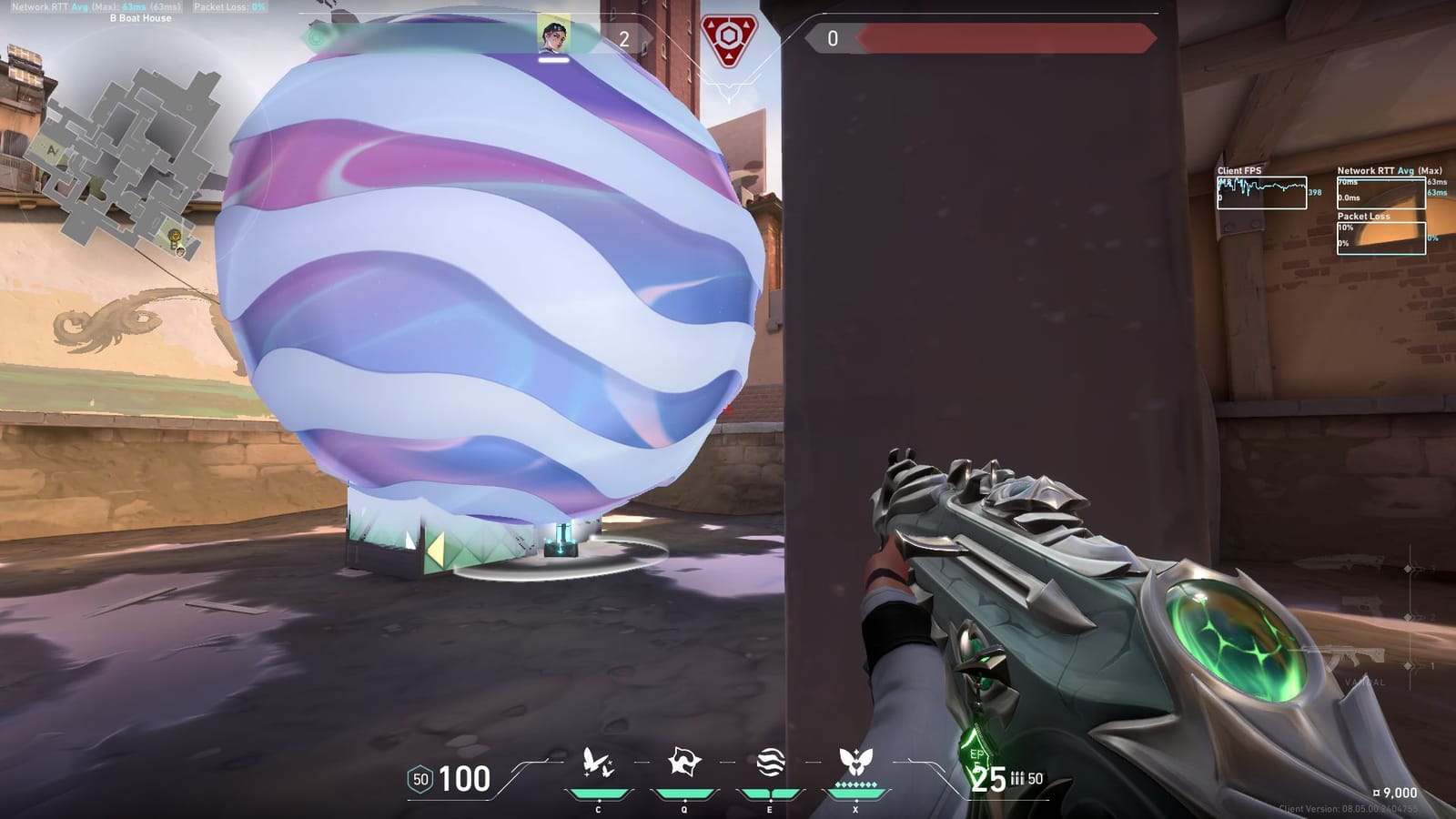Select the sidearm in weapon slot 2
This screenshot has width=1456, height=819.
1362,605
